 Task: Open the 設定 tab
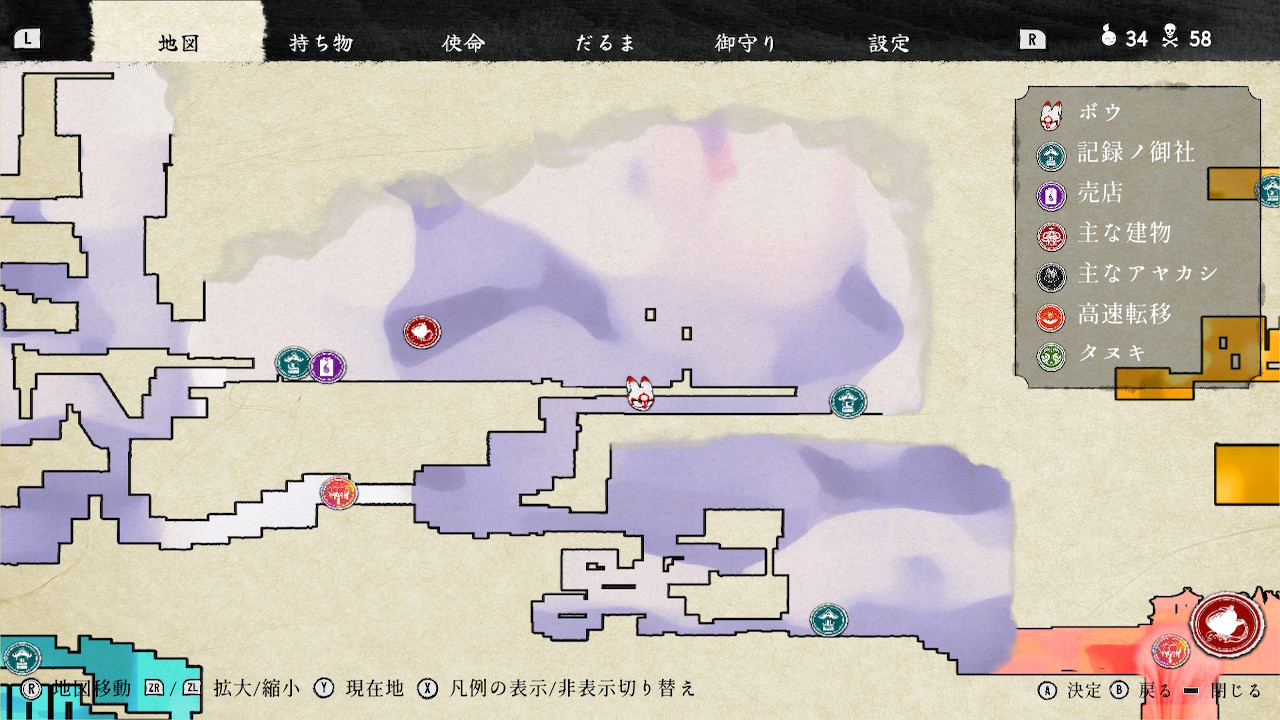coord(889,42)
